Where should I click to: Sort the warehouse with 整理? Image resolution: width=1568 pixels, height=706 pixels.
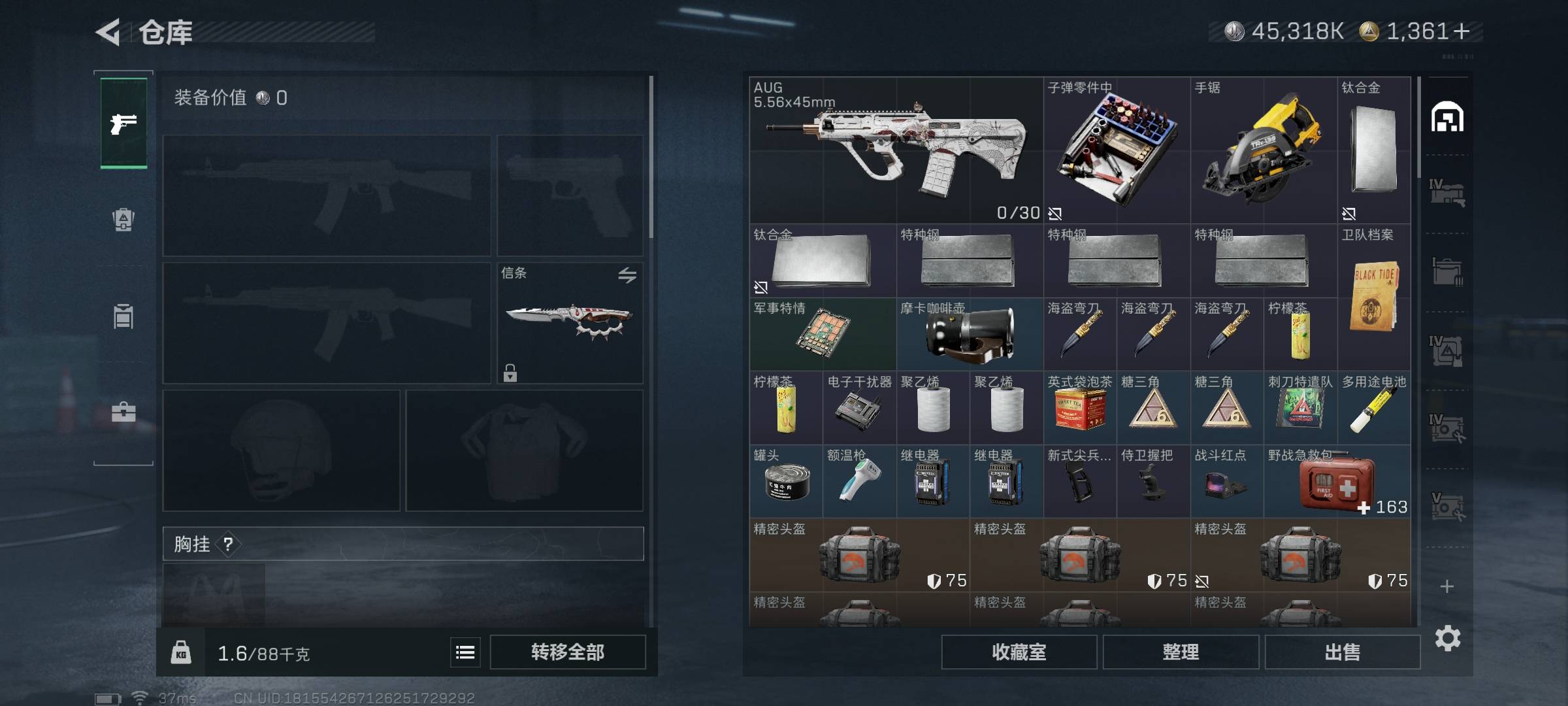click(1181, 652)
